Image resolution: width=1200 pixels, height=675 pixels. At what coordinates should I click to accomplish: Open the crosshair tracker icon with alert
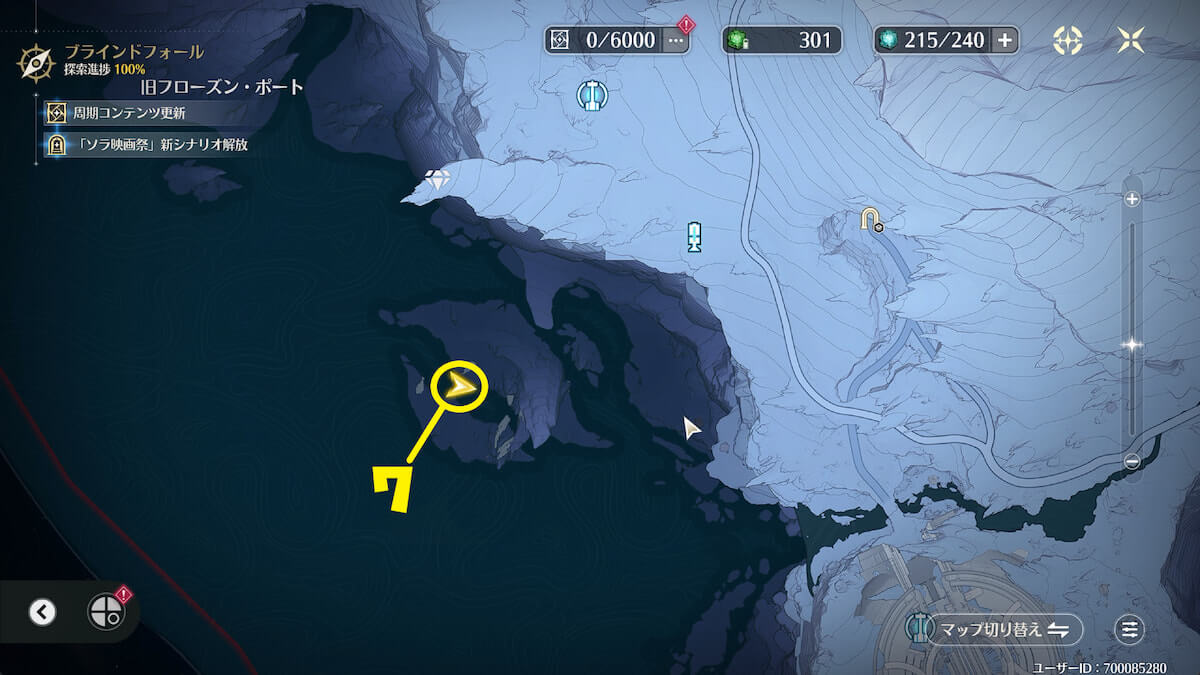tap(105, 611)
